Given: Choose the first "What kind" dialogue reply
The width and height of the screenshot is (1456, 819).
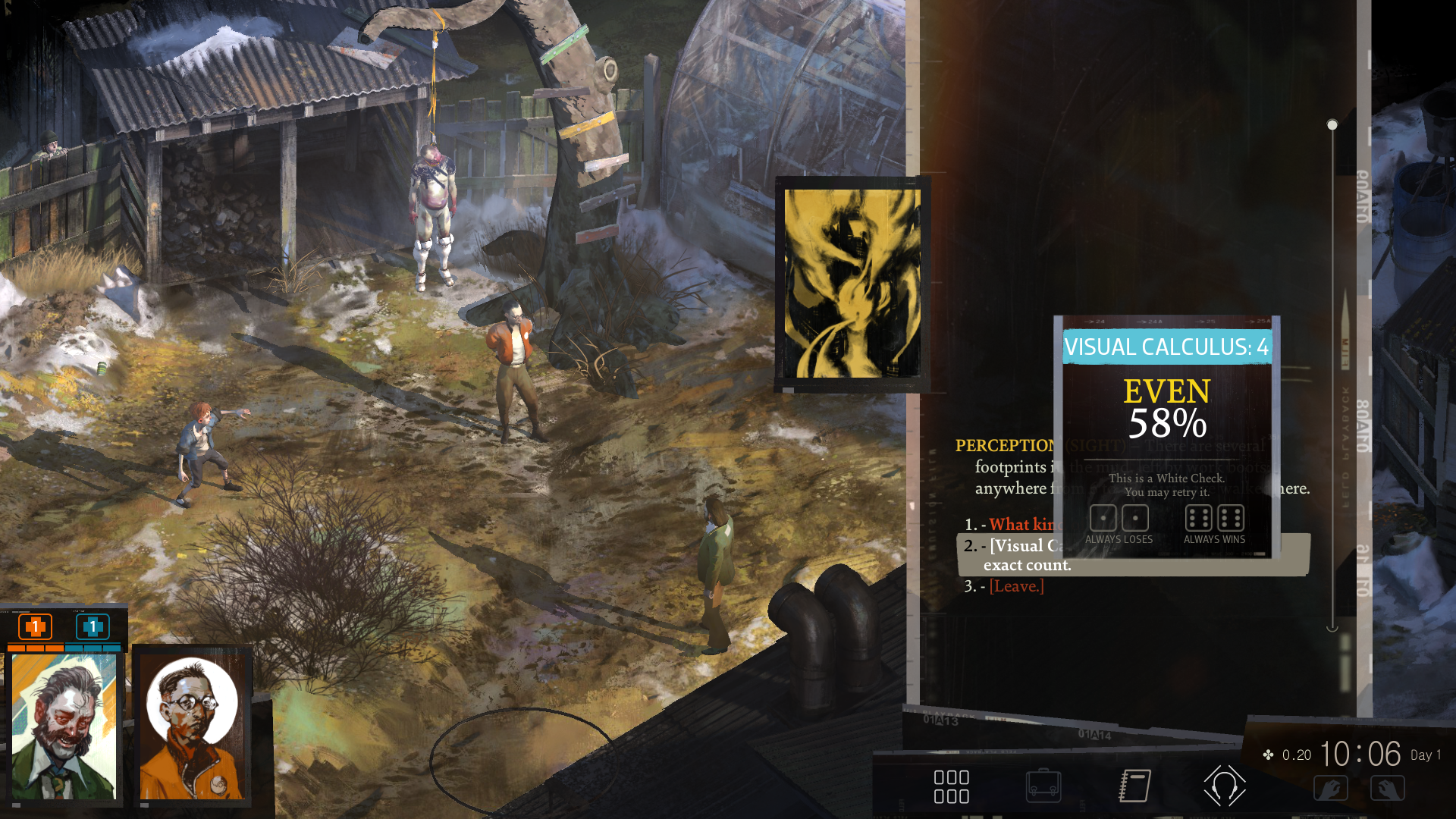Looking at the screenshot, I should click(1025, 525).
